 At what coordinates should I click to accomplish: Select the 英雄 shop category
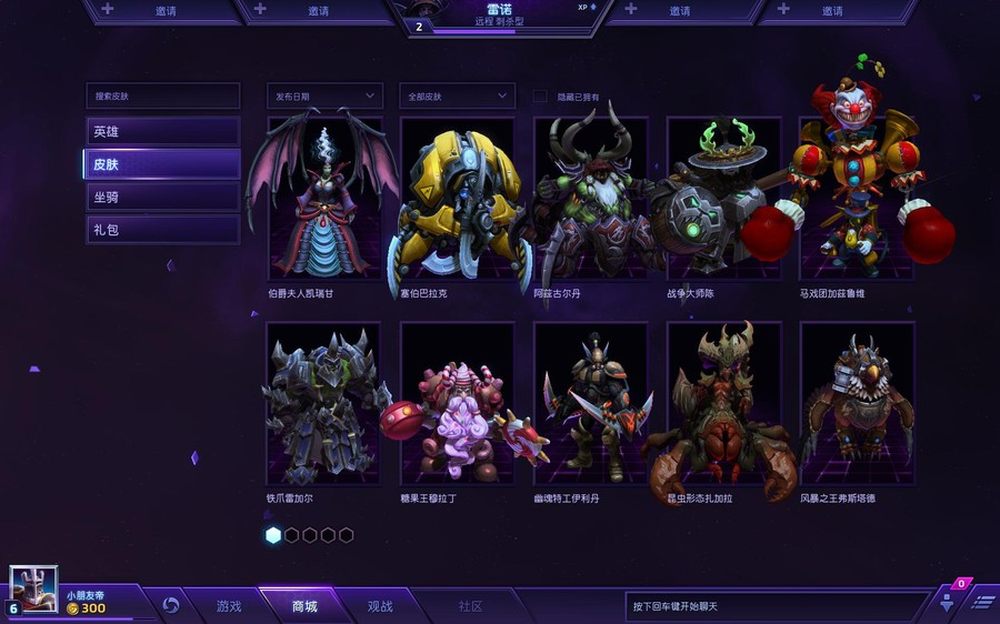pos(162,131)
